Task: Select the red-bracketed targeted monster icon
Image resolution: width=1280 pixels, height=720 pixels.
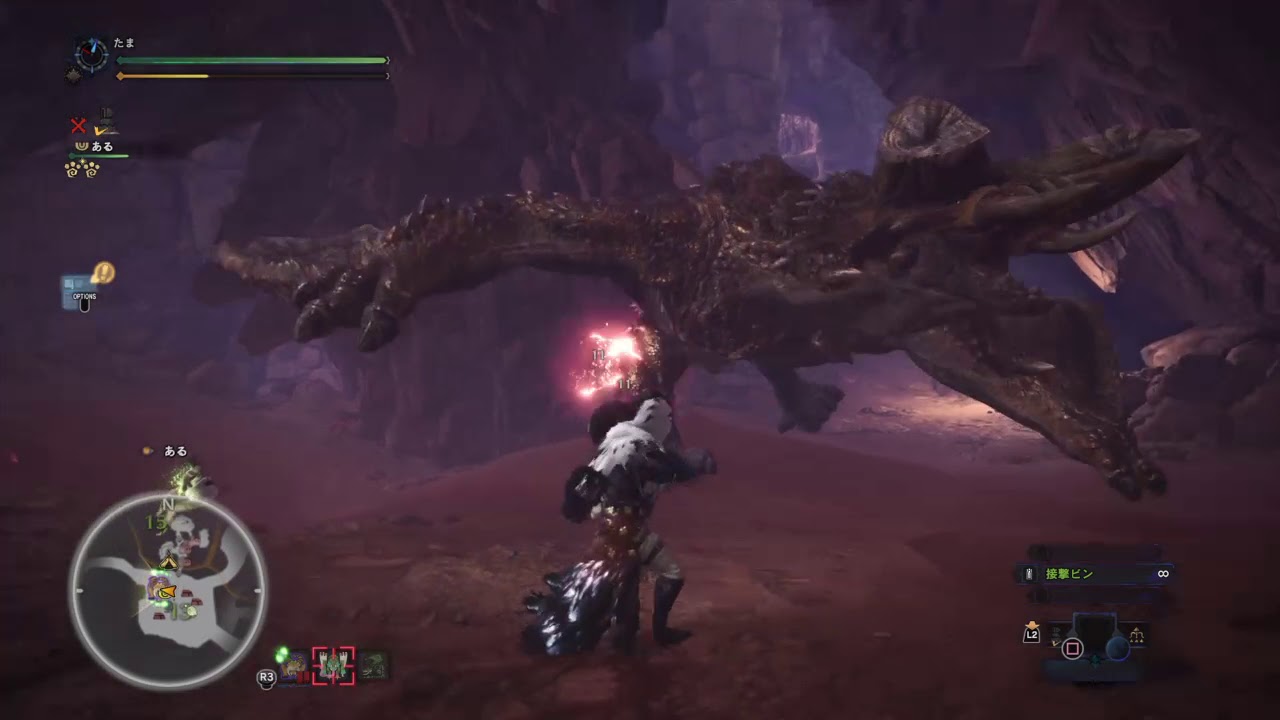Action: pos(333,666)
